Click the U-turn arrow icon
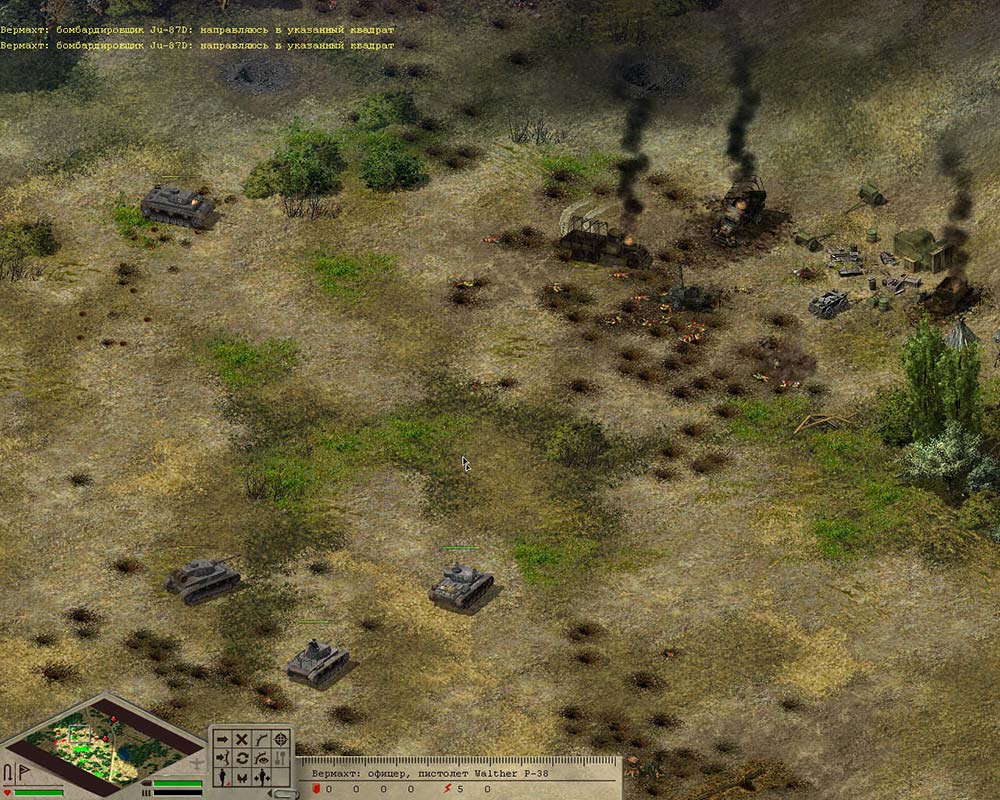 pyautogui.click(x=10, y=771)
